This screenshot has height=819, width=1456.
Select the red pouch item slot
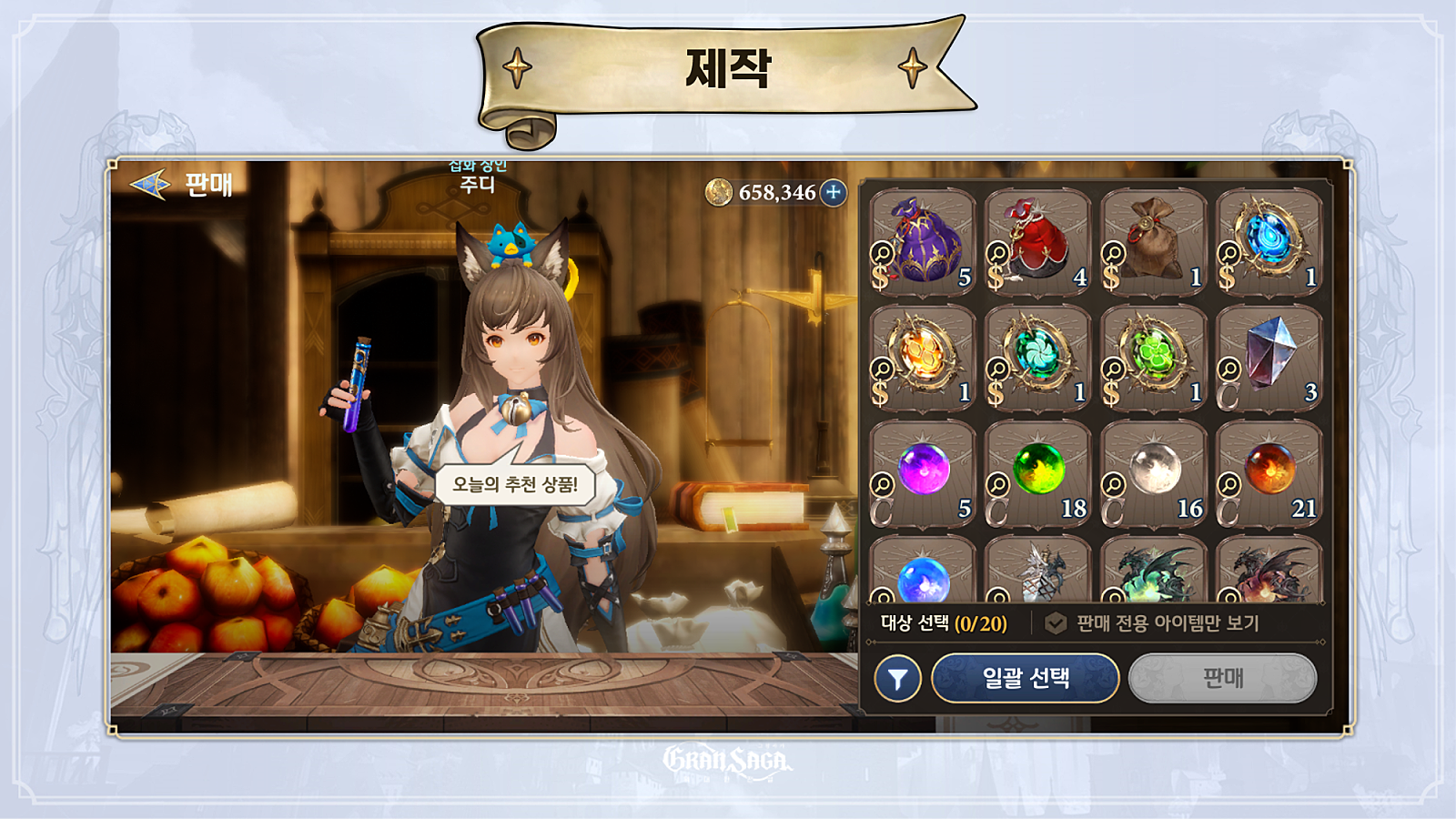pyautogui.click(x=1038, y=242)
